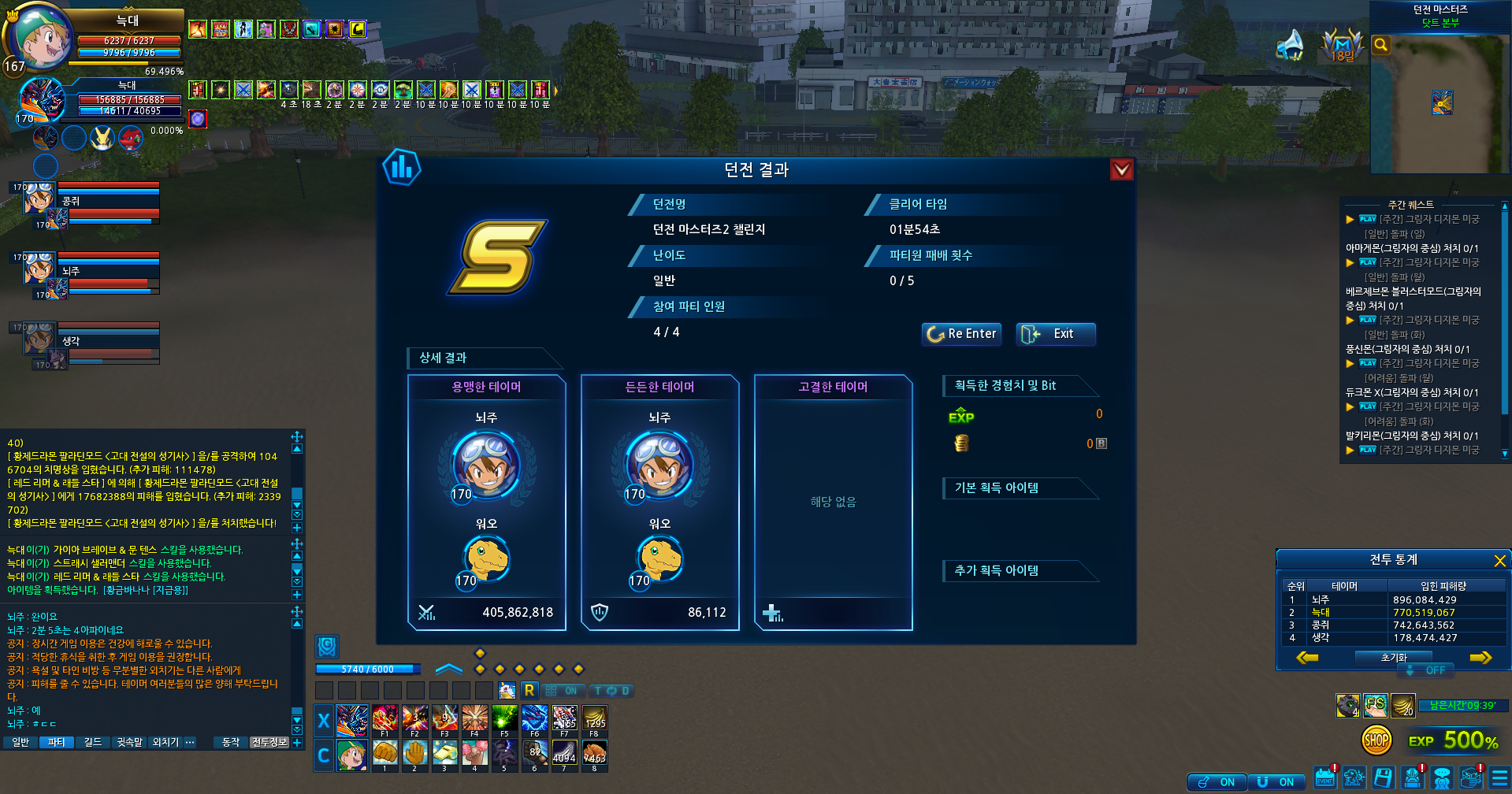Screen dimensions: 1512x794
Task: Re-enter the dungeon with Re Enter
Action: click(x=961, y=334)
